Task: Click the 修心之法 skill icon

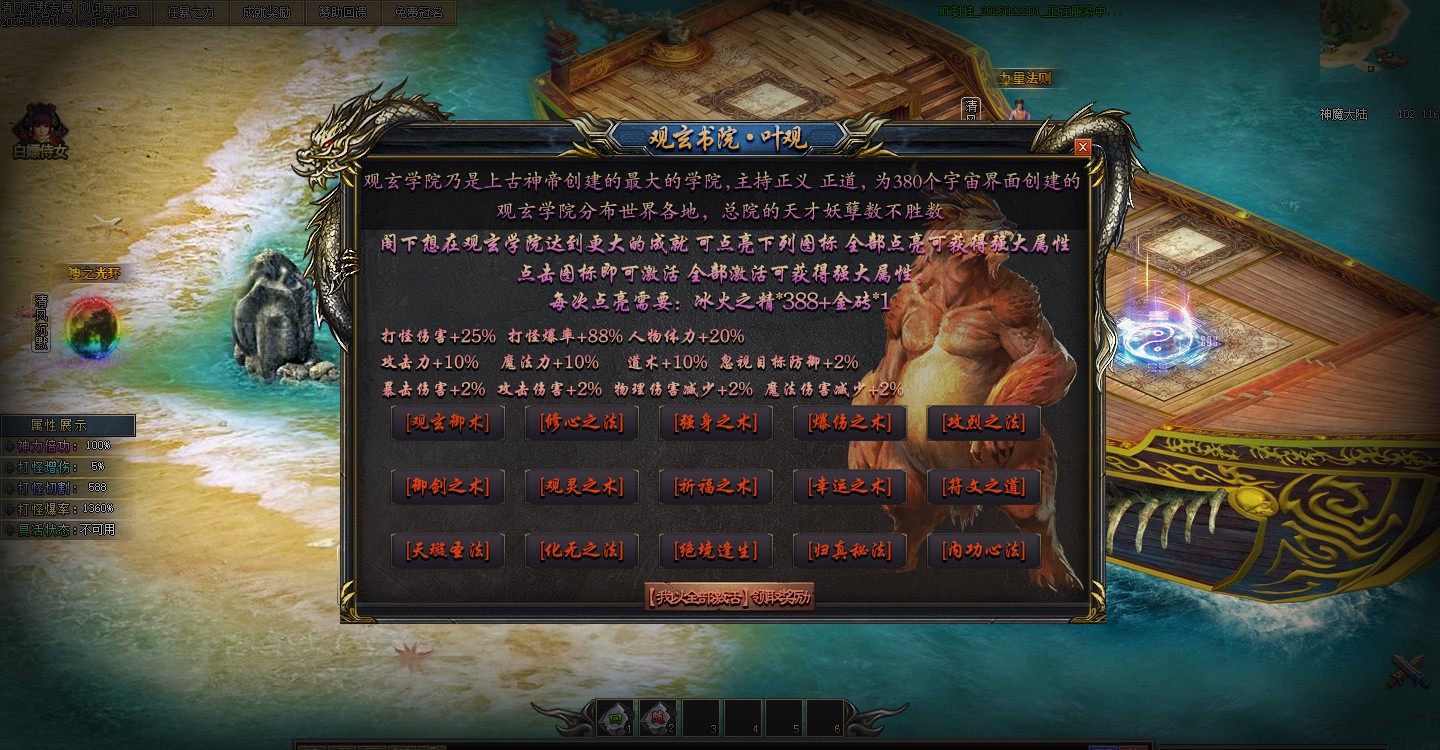Action: click(x=581, y=423)
